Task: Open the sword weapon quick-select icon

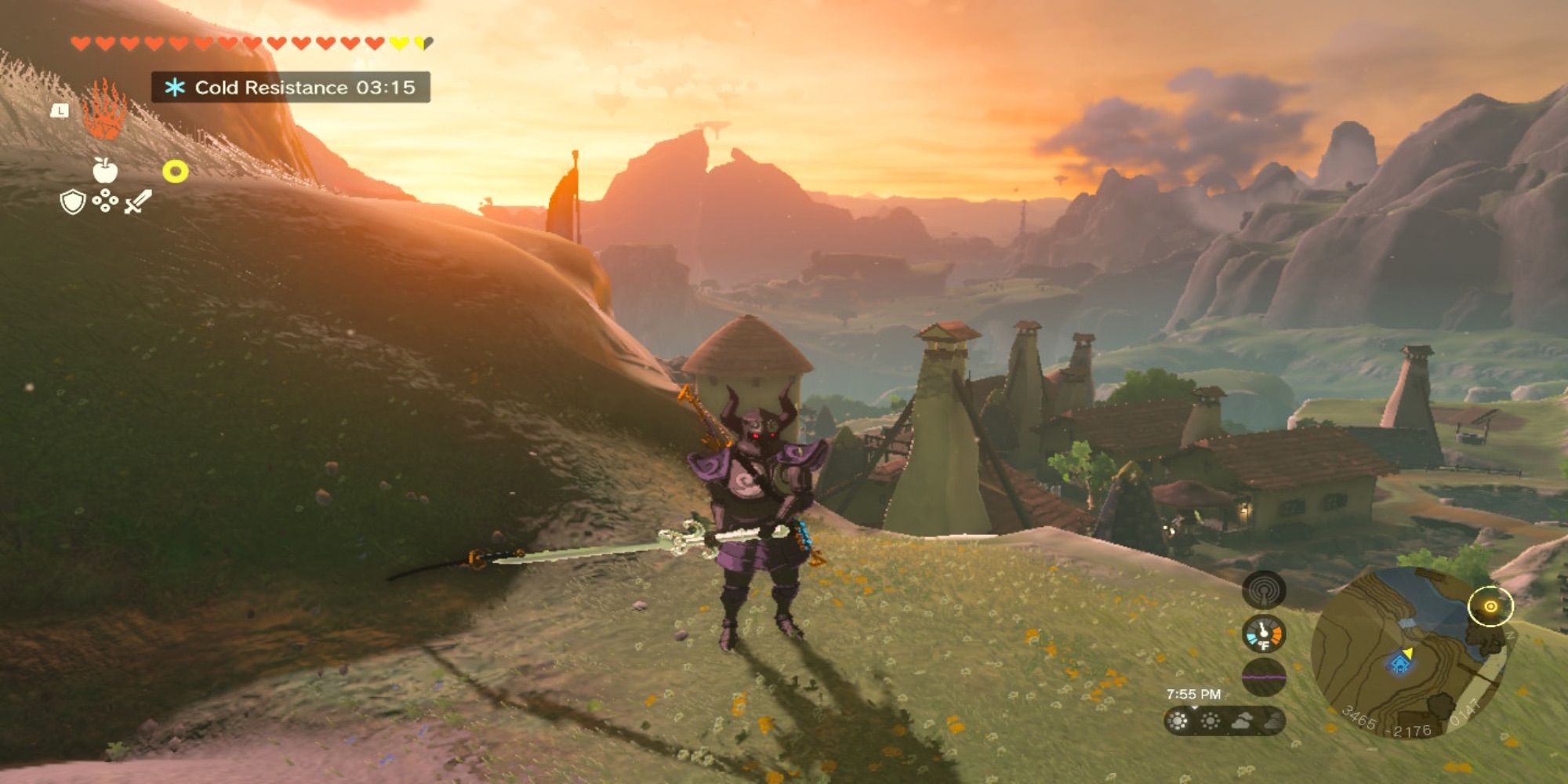Action: pyautogui.click(x=138, y=202)
